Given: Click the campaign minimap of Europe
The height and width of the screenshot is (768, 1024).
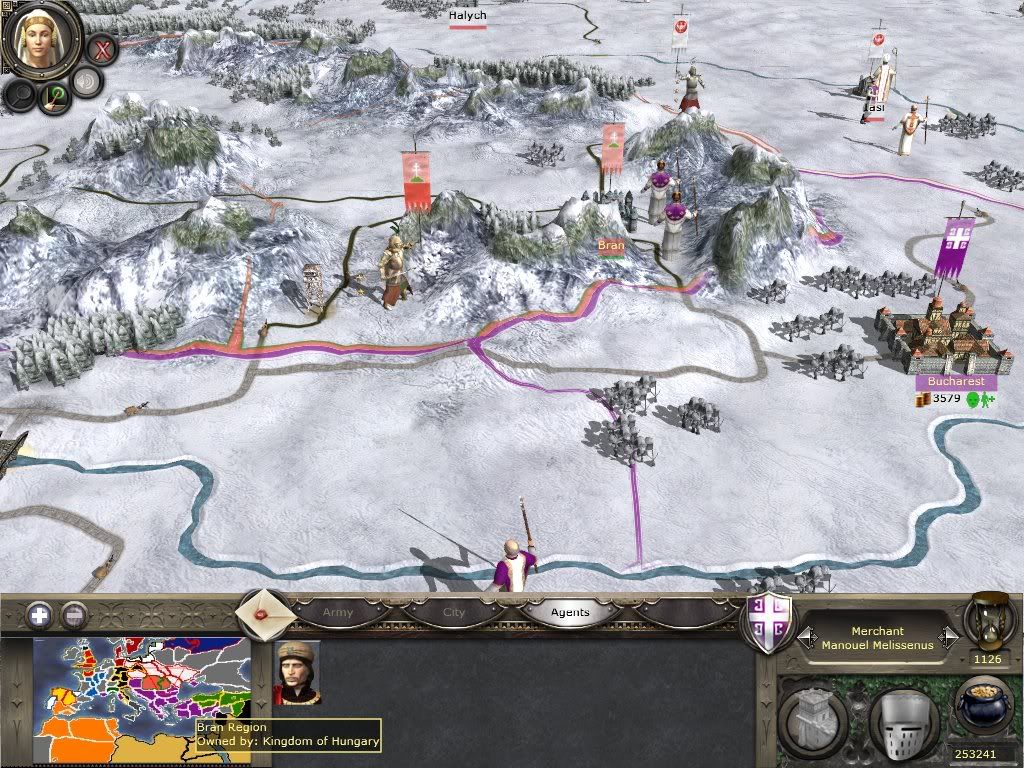Looking at the screenshot, I should [140, 690].
